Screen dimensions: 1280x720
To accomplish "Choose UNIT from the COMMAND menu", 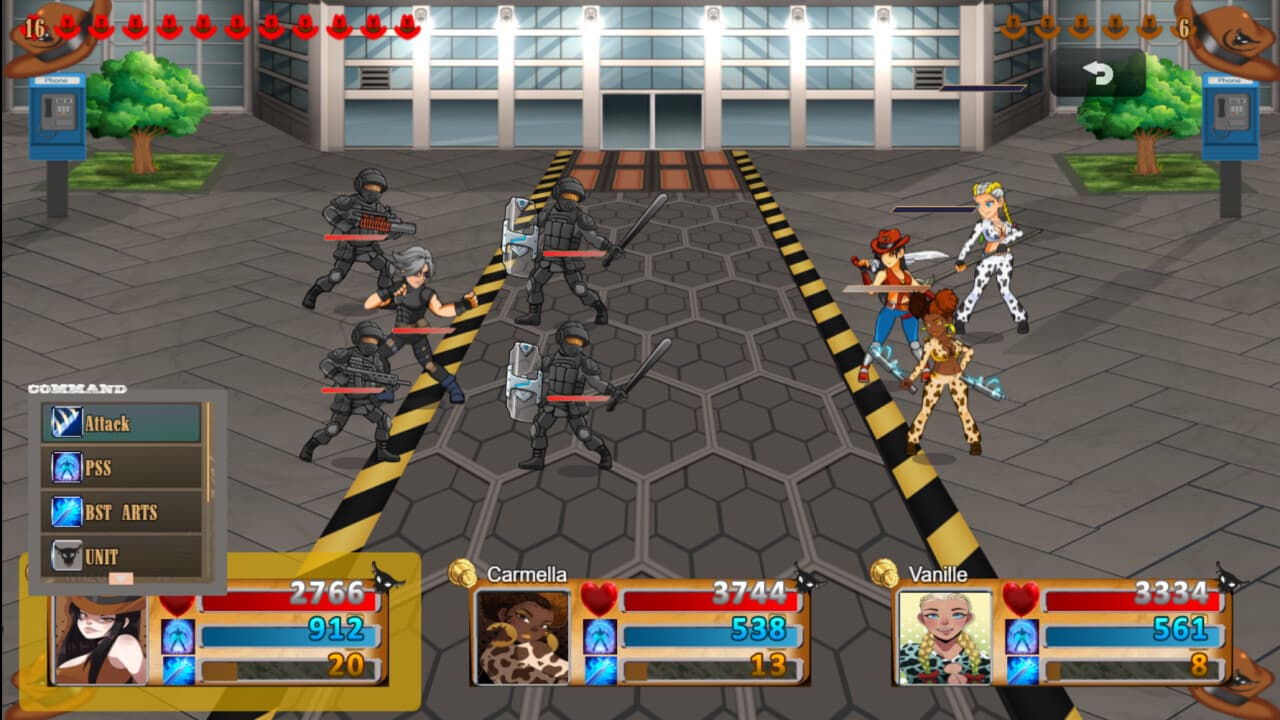I will pos(120,552).
